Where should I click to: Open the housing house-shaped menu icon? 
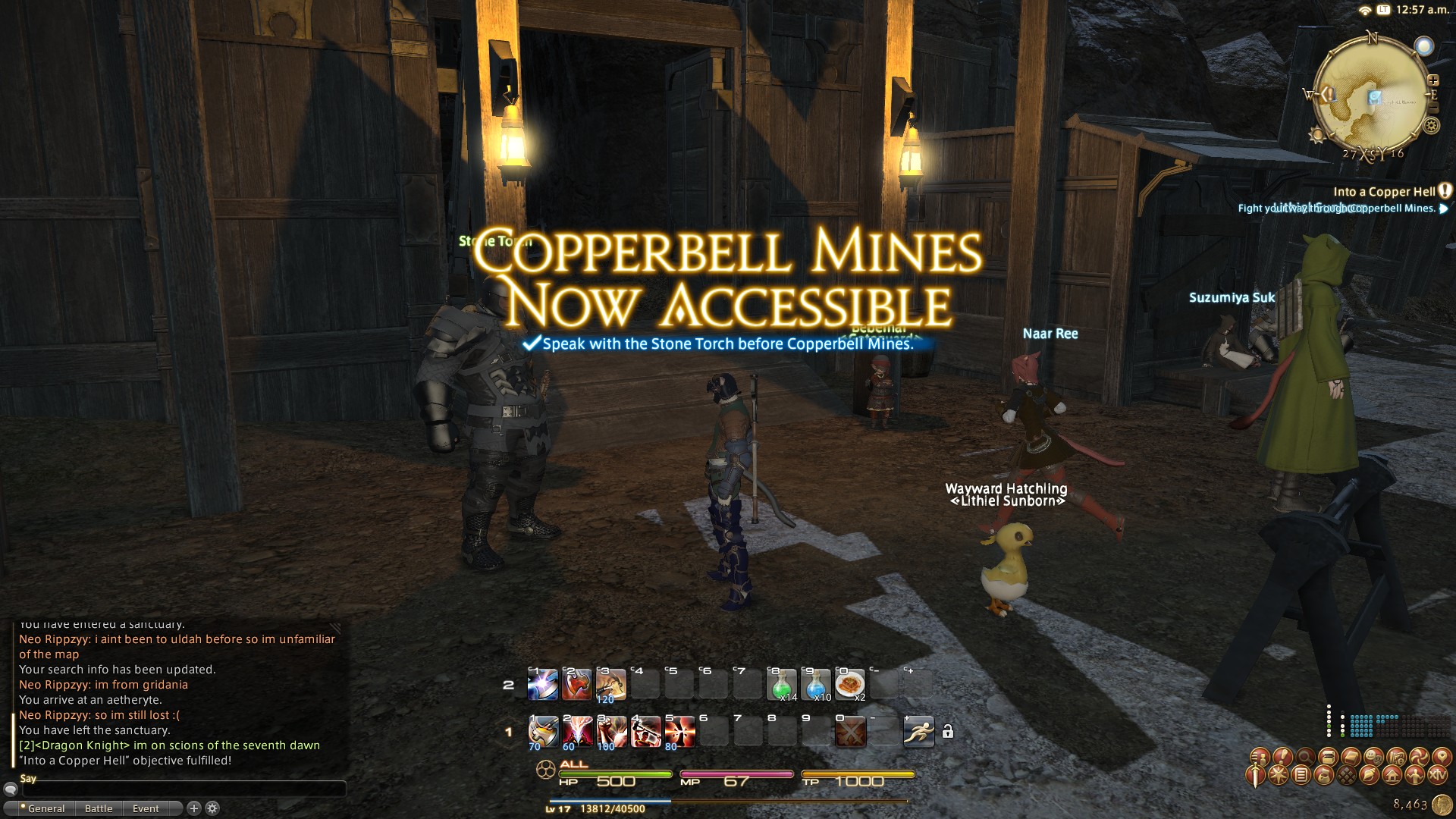tap(1392, 776)
